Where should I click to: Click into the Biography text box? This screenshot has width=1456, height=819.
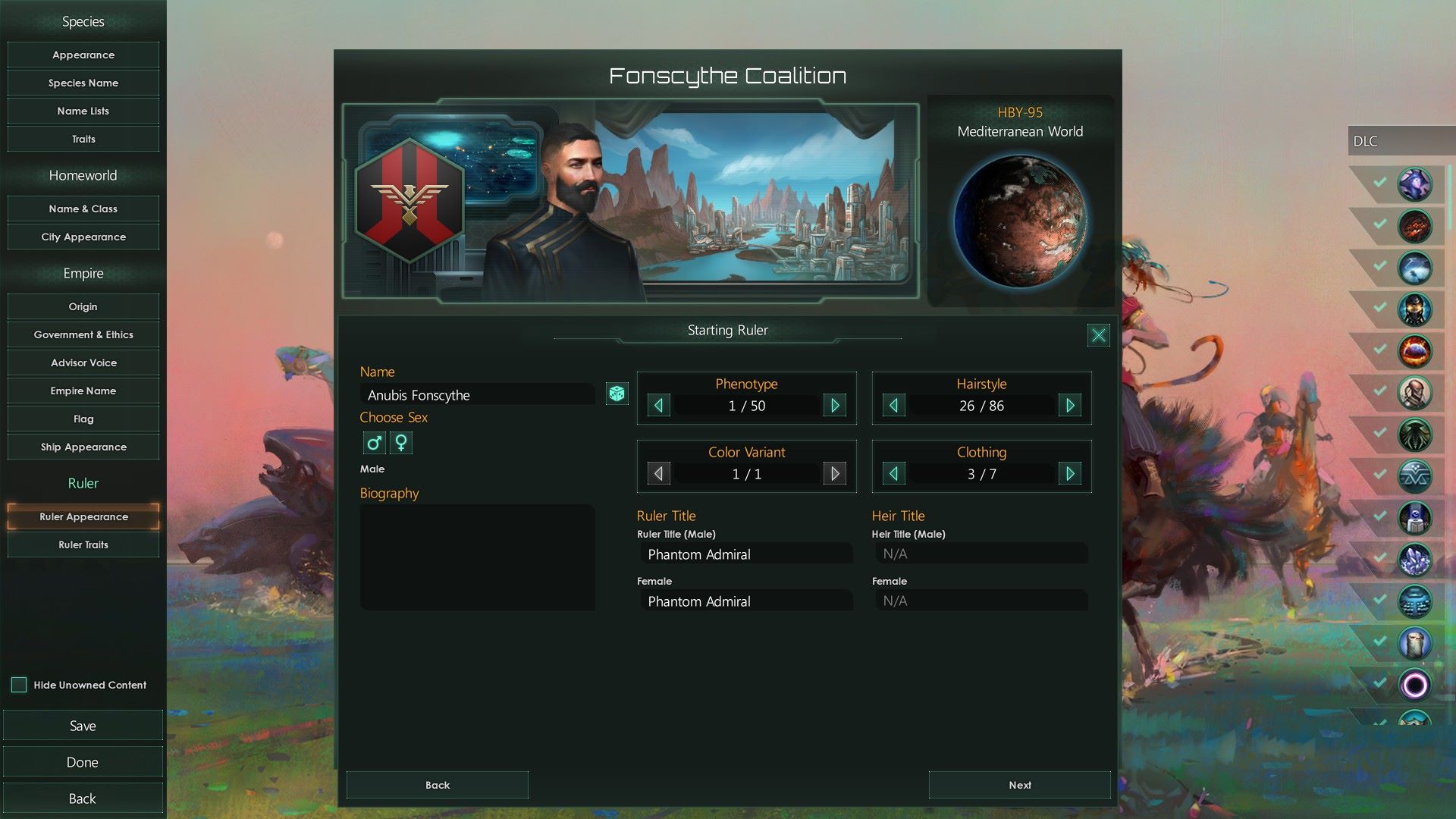478,557
